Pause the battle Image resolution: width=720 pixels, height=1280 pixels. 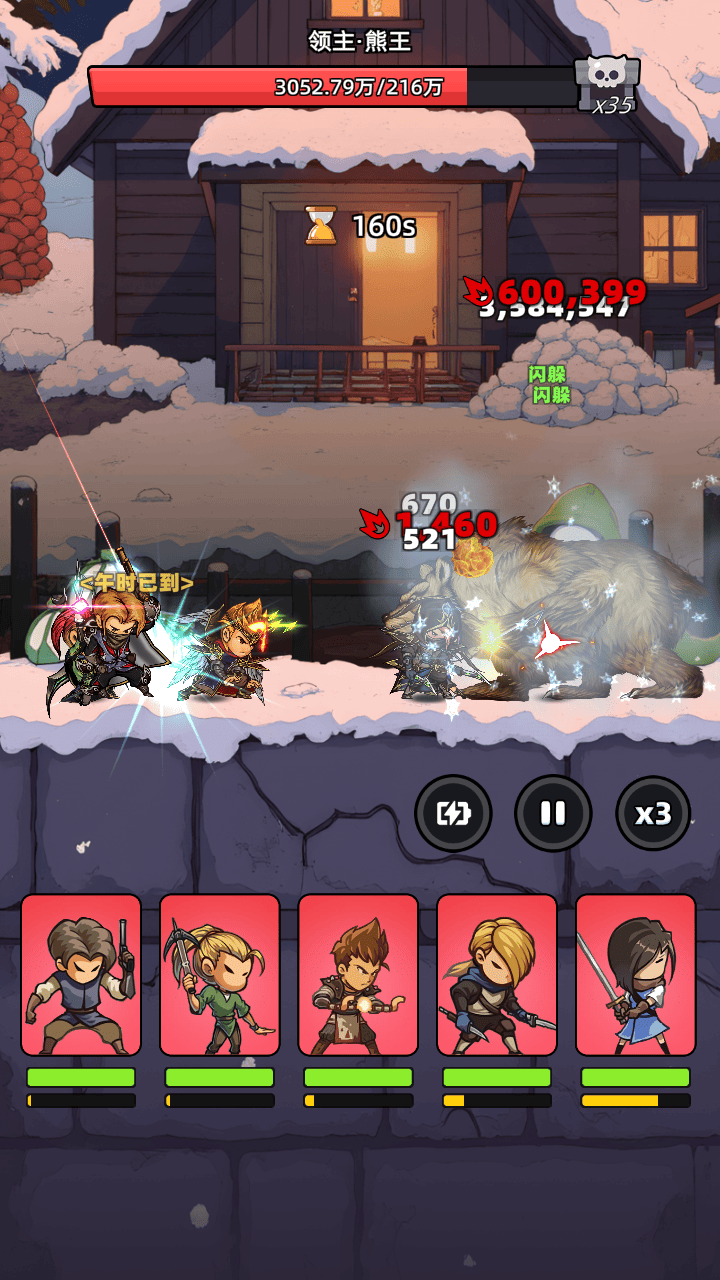click(553, 813)
